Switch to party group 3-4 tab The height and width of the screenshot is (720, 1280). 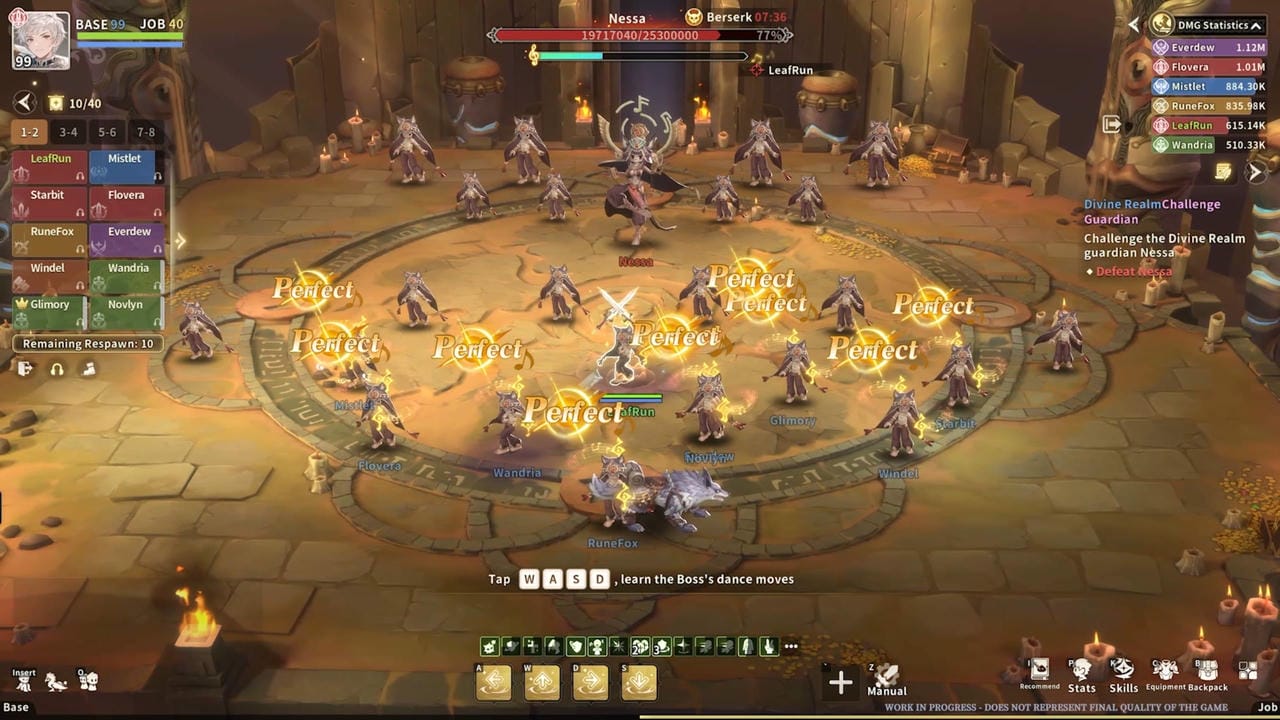pyautogui.click(x=68, y=132)
